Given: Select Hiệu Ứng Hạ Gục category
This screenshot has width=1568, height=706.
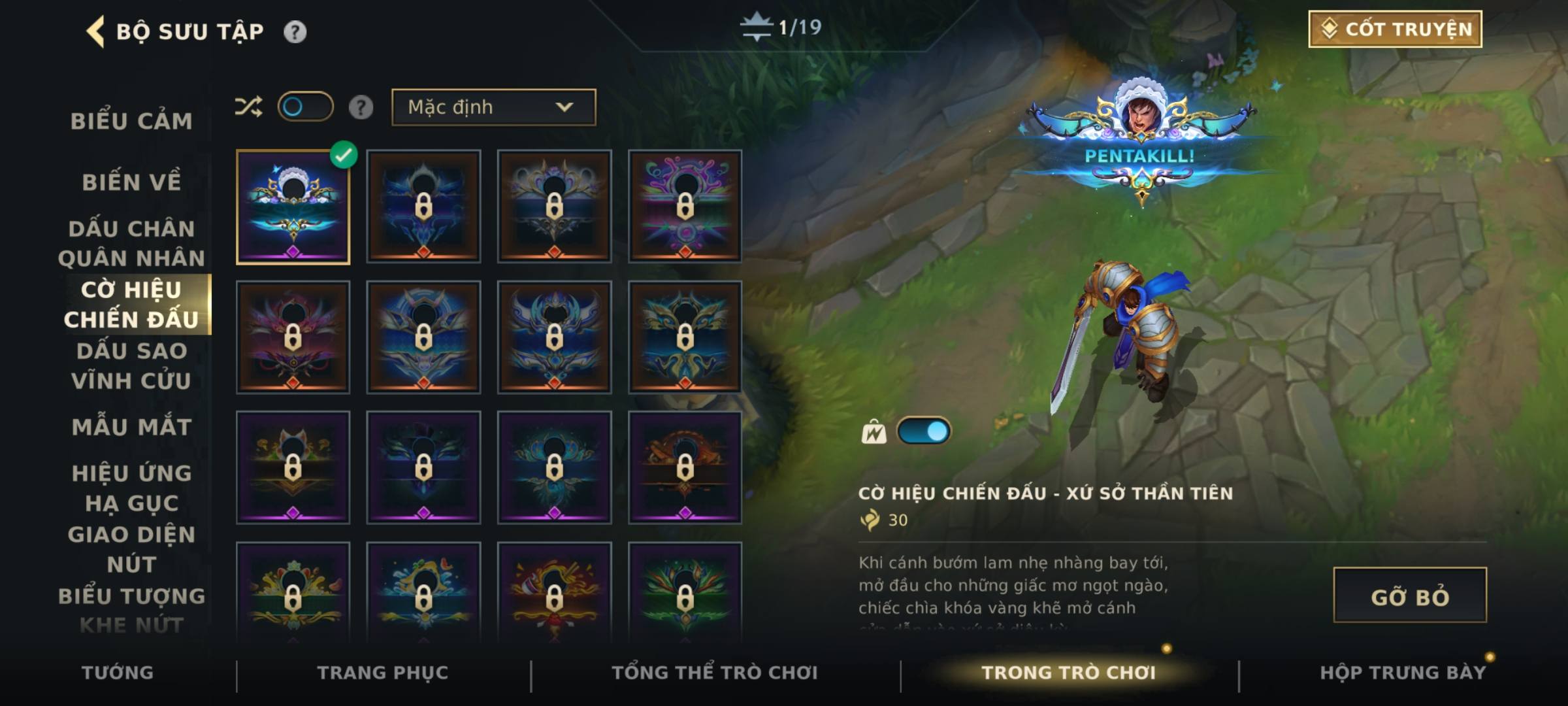Looking at the screenshot, I should click(x=131, y=488).
